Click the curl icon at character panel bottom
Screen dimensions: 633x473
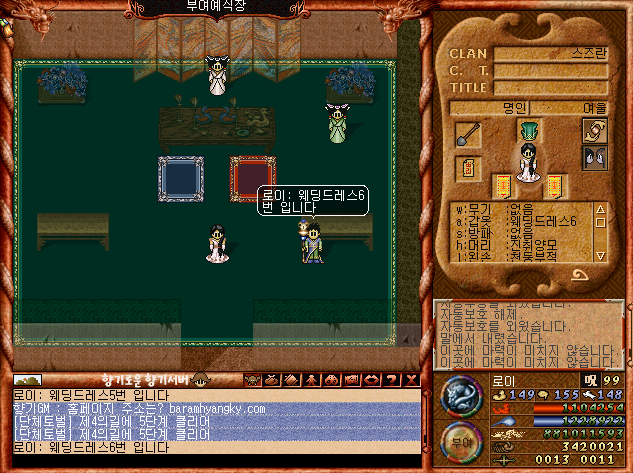point(578,273)
